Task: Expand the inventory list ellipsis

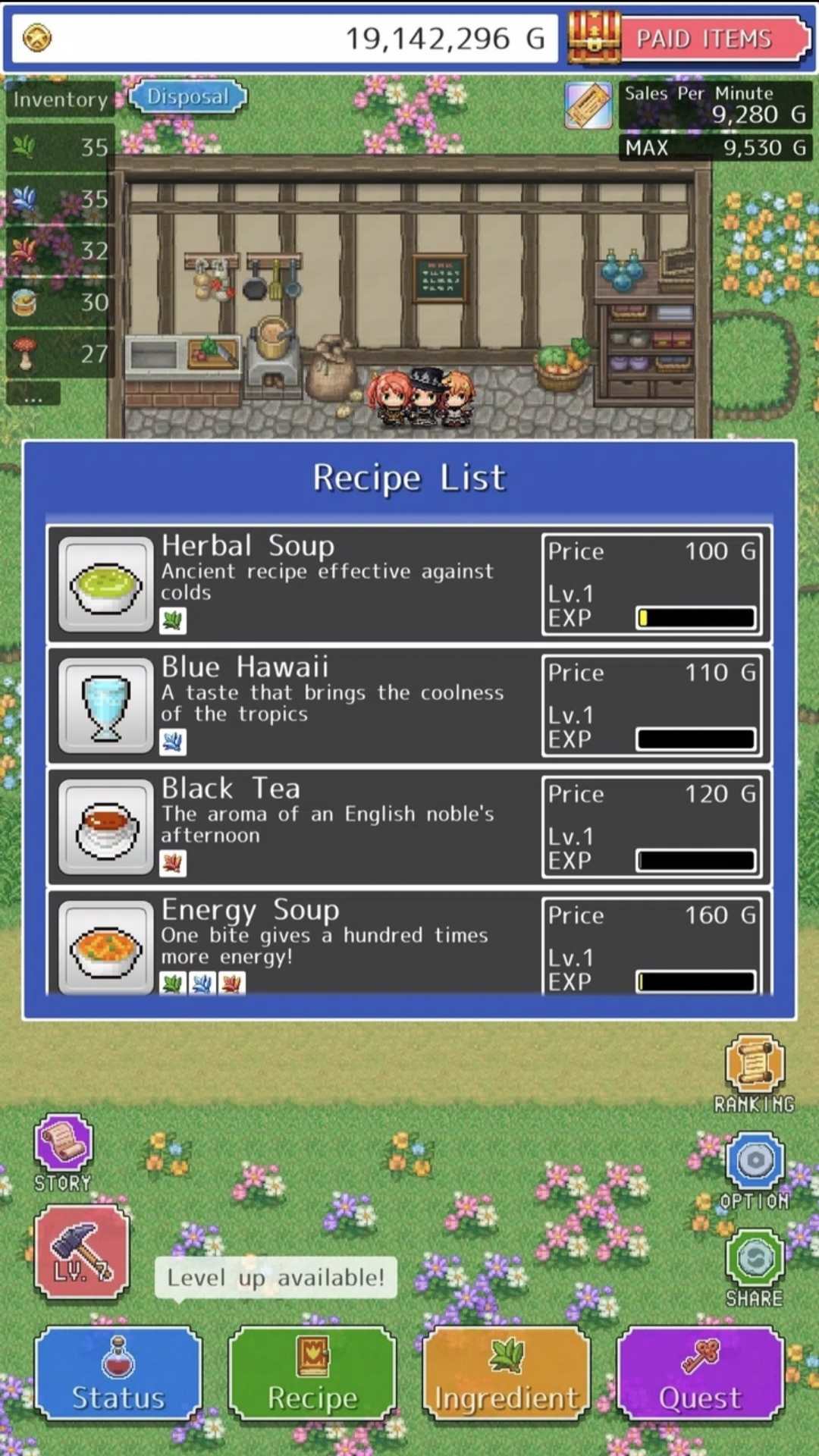Action: click(33, 394)
